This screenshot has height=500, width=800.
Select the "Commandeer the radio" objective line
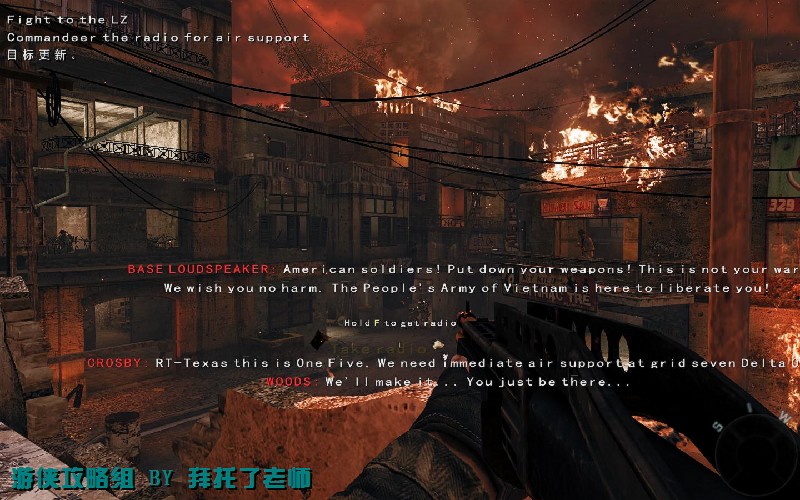(158, 37)
